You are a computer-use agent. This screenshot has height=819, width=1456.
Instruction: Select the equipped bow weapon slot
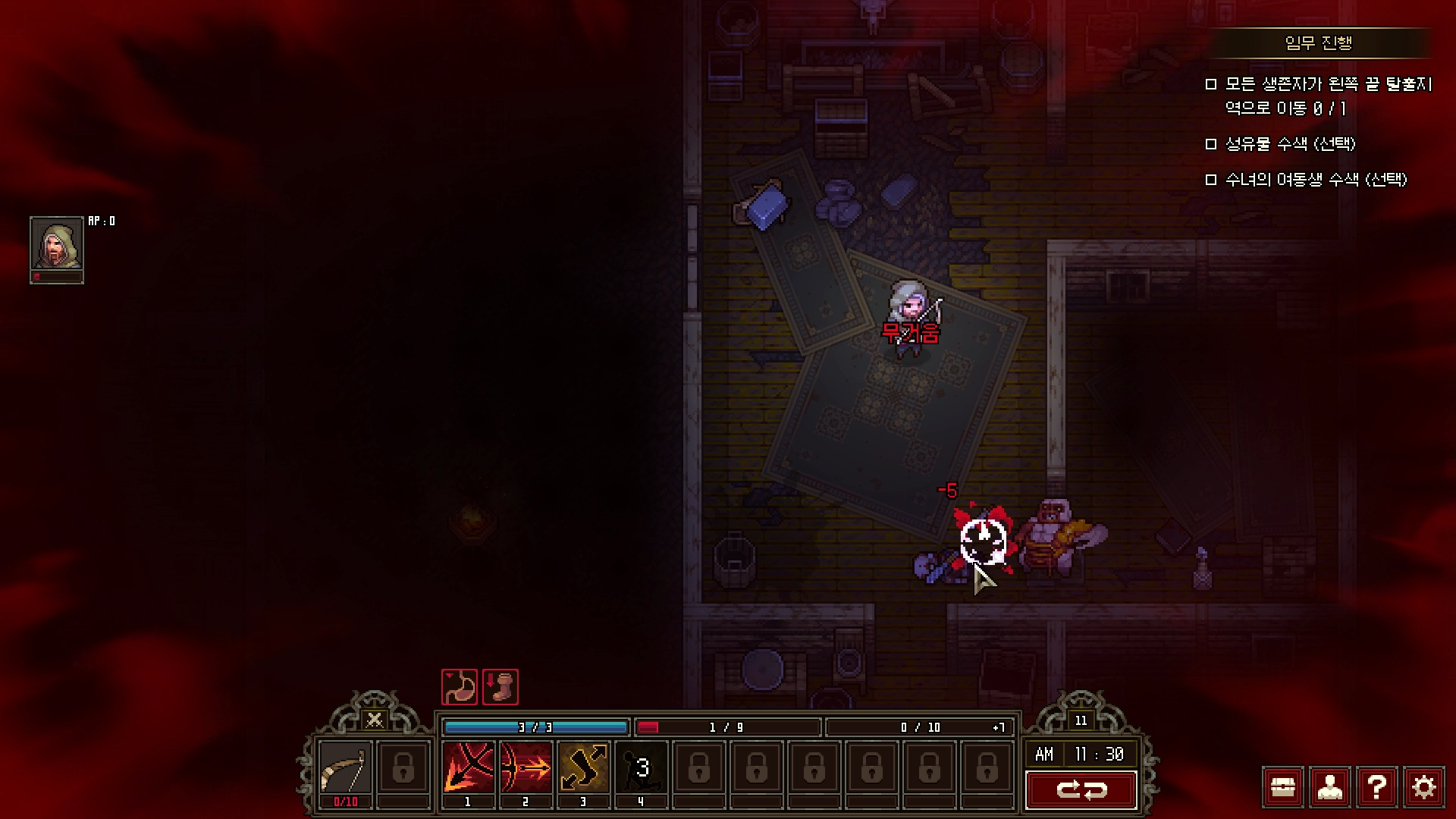click(345, 769)
